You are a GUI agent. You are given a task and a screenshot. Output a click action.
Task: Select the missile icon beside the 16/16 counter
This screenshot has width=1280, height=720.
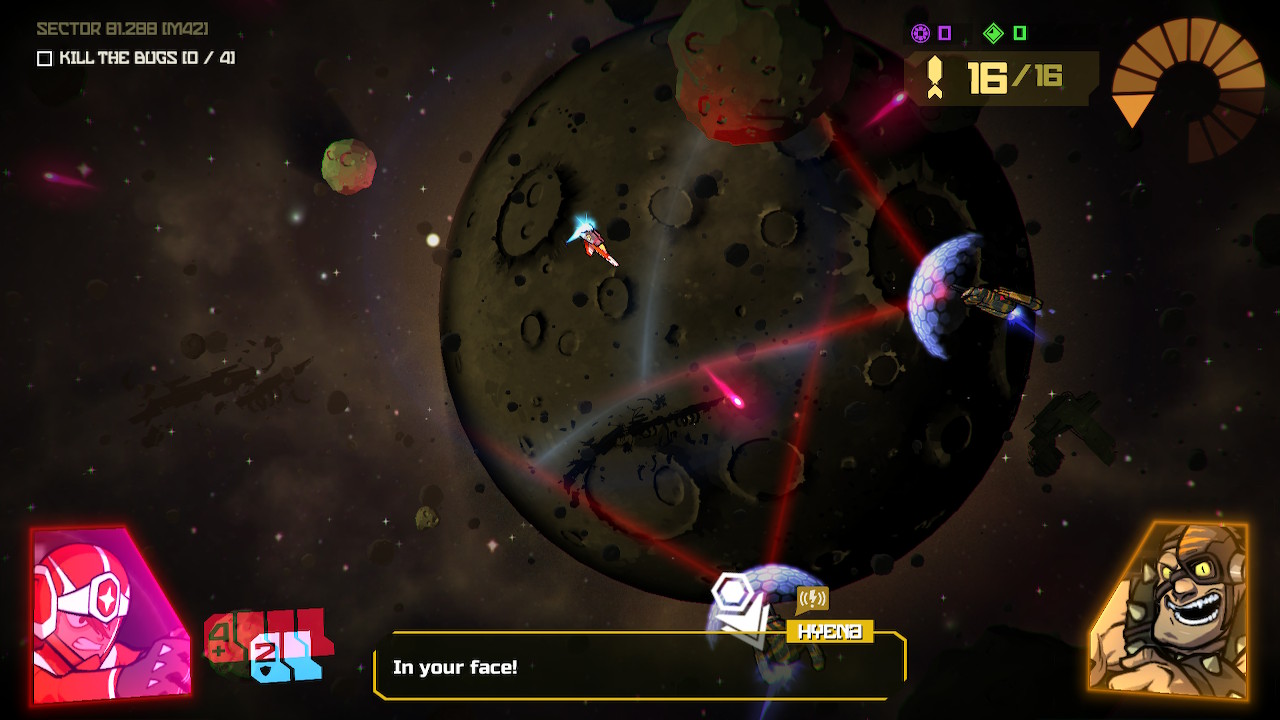tap(936, 75)
